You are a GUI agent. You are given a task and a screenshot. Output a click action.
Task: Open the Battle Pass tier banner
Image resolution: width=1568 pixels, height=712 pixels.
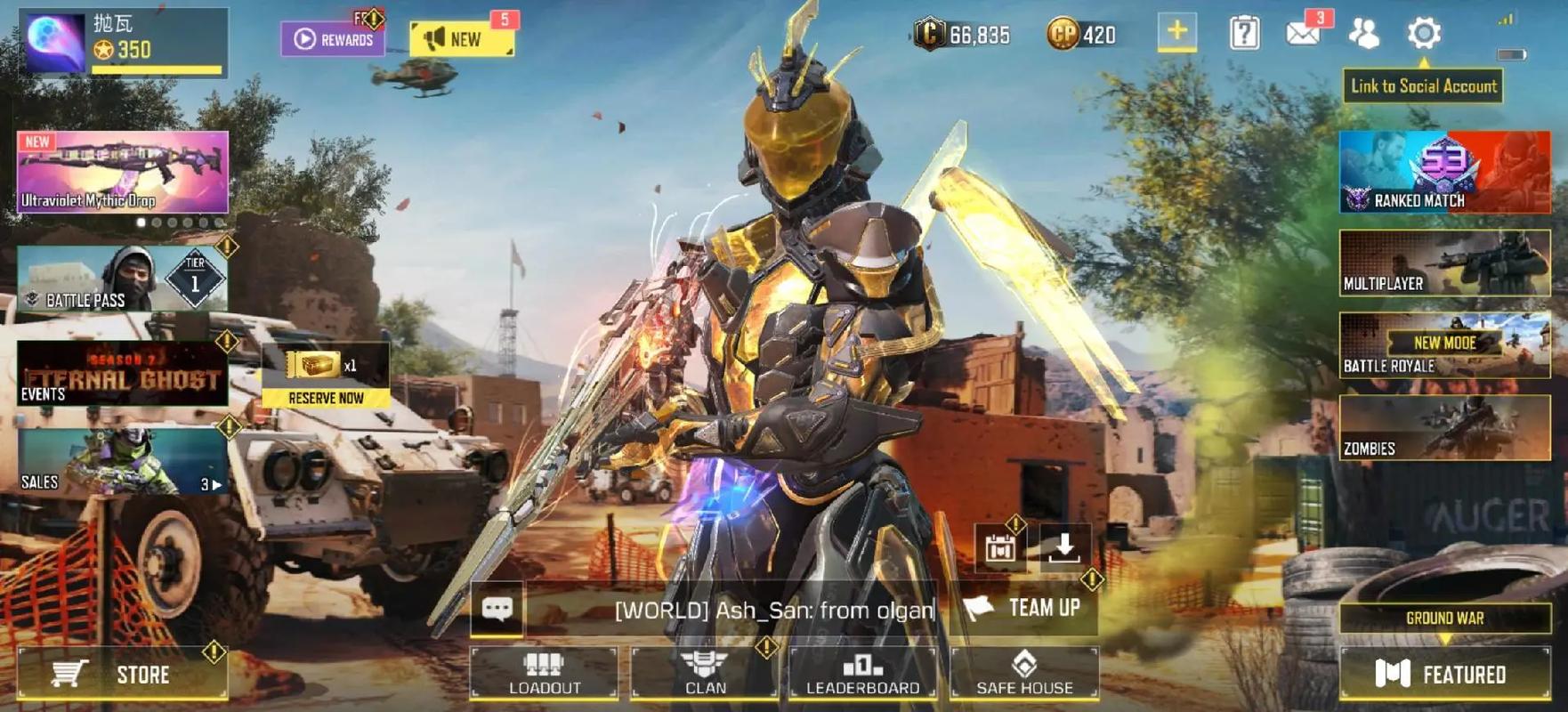pyautogui.click(x=122, y=279)
